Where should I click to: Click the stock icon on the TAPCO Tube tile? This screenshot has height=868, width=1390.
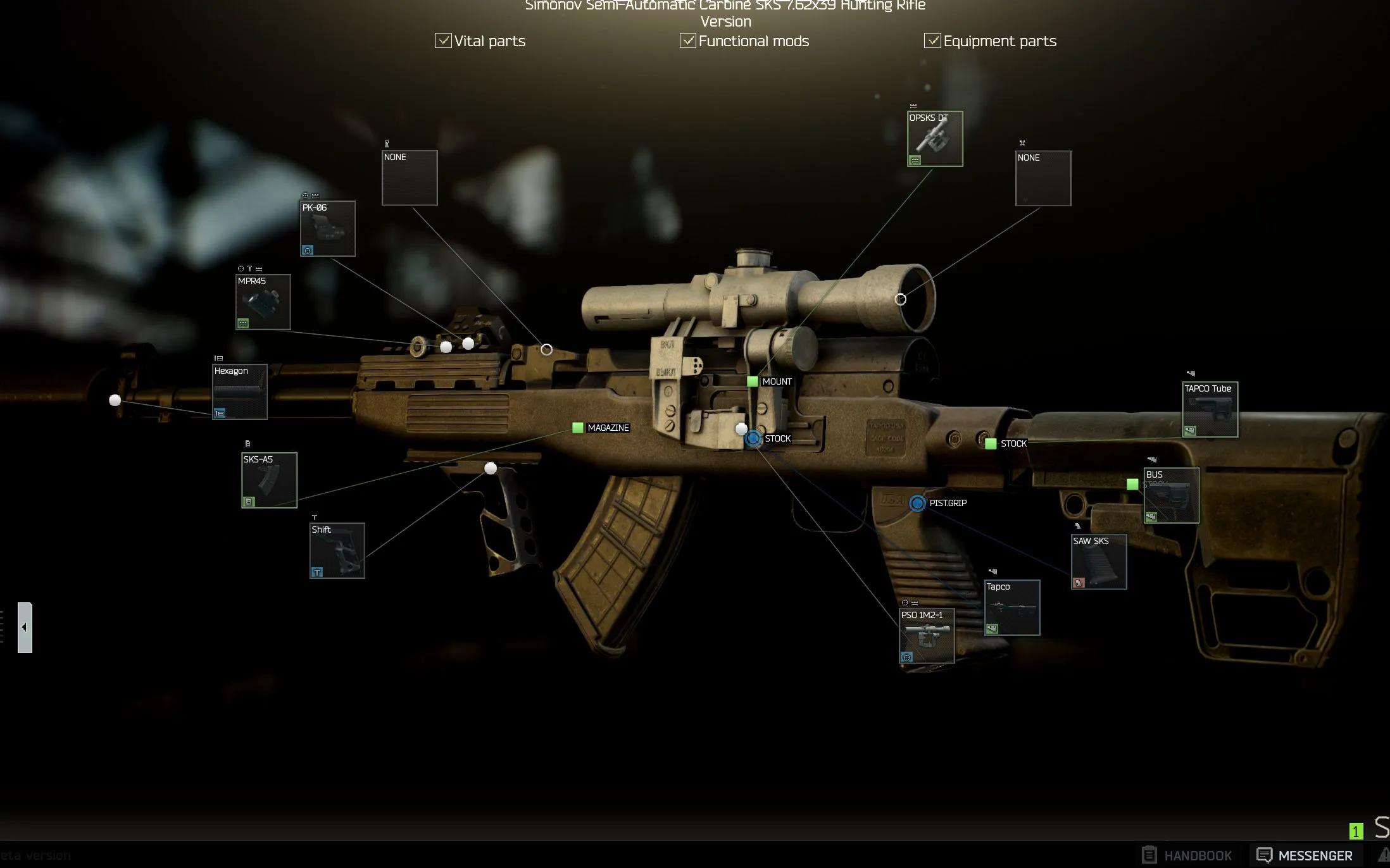[1191, 431]
